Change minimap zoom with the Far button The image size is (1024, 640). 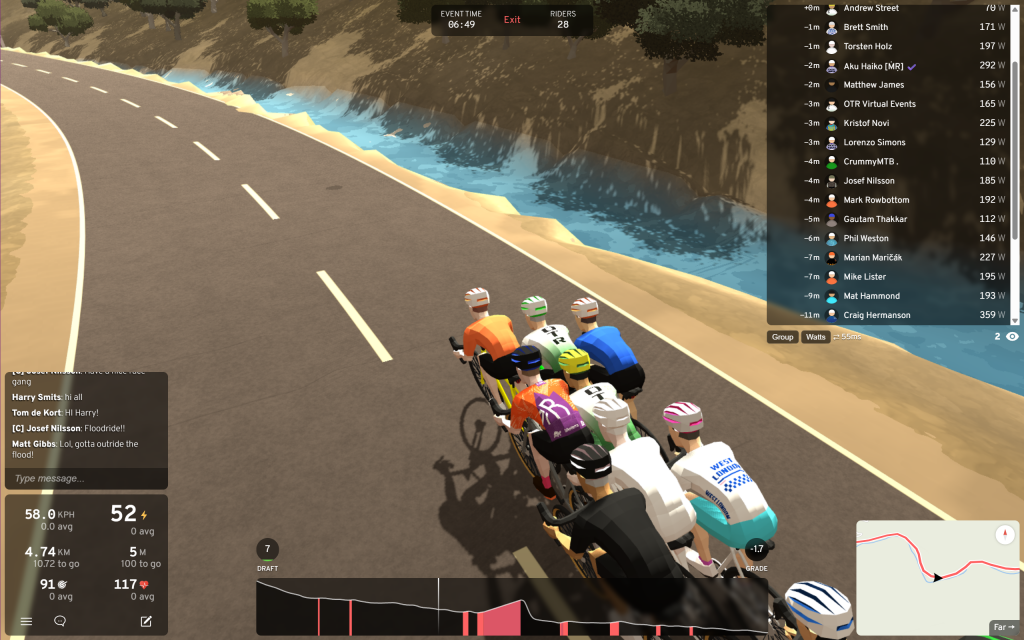(1003, 627)
